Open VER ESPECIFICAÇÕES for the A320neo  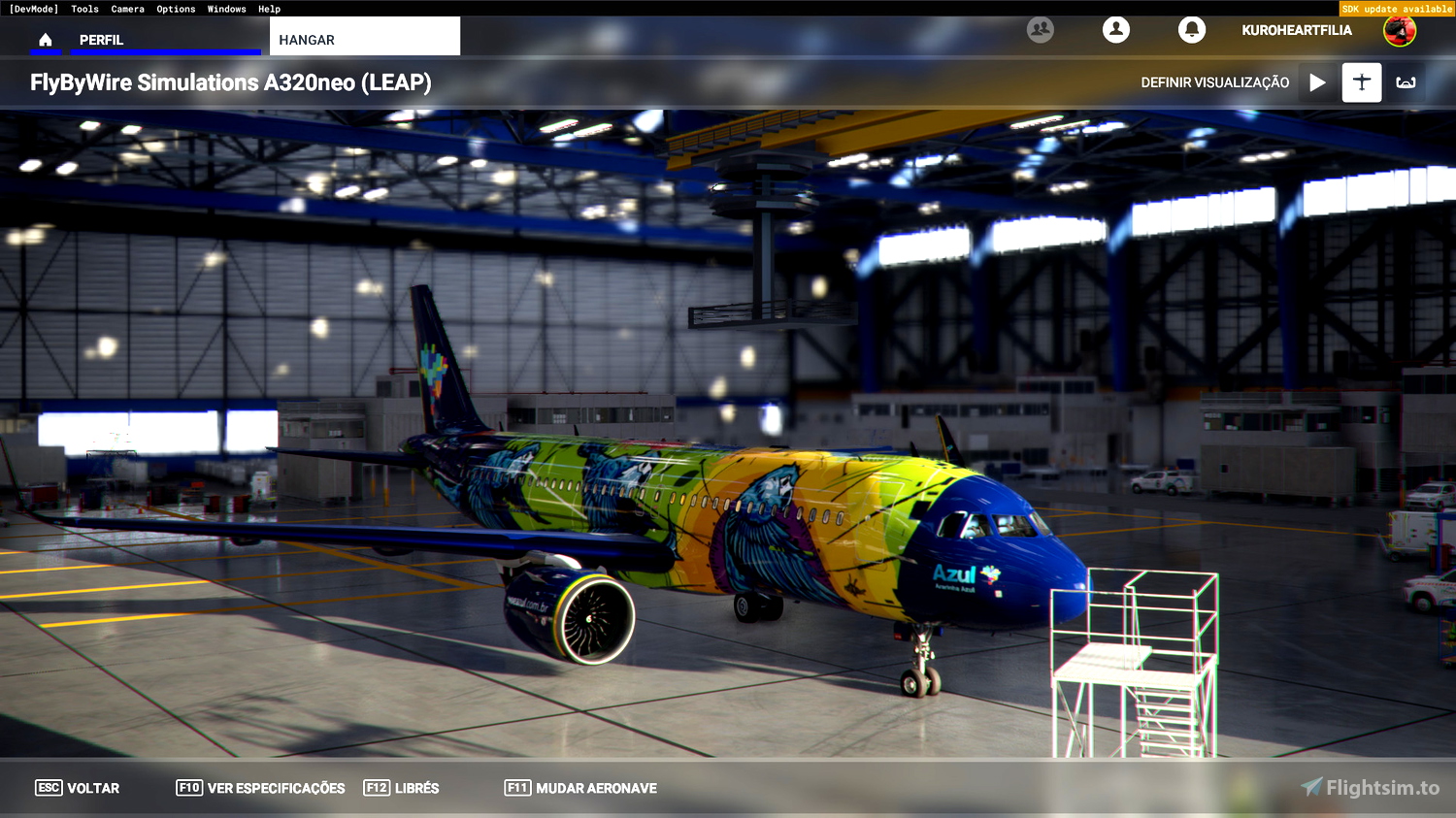pyautogui.click(x=258, y=788)
